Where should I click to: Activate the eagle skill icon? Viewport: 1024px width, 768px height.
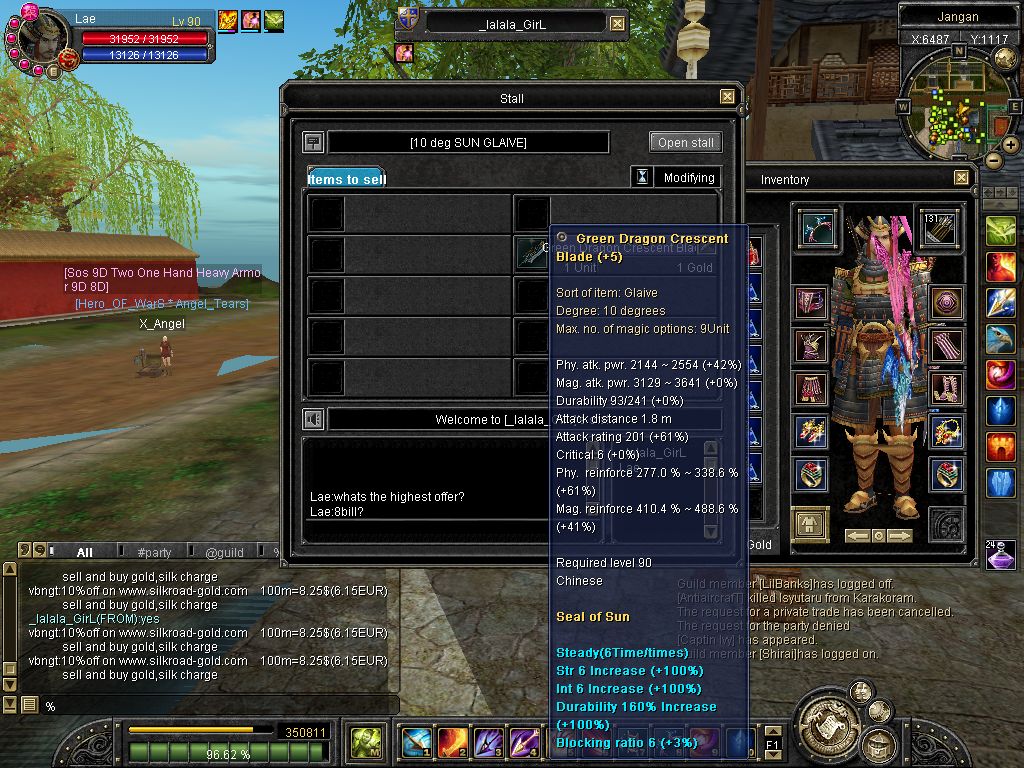coord(1001,339)
